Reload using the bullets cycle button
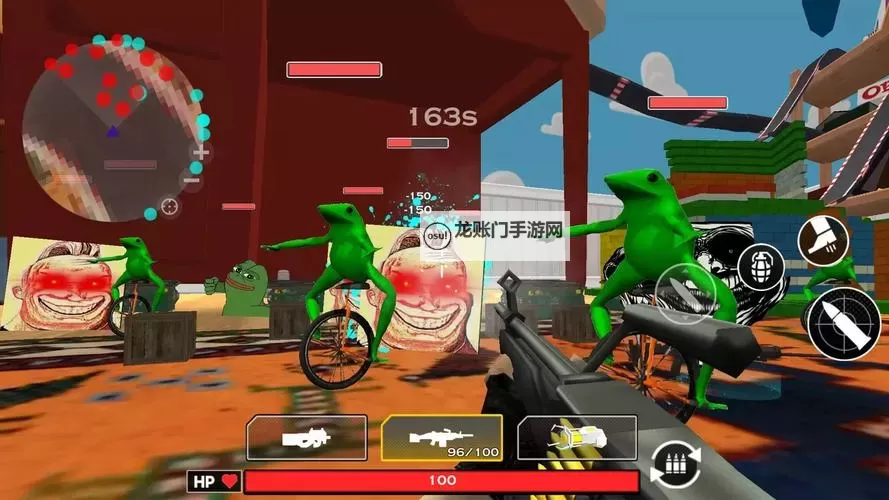 point(675,465)
